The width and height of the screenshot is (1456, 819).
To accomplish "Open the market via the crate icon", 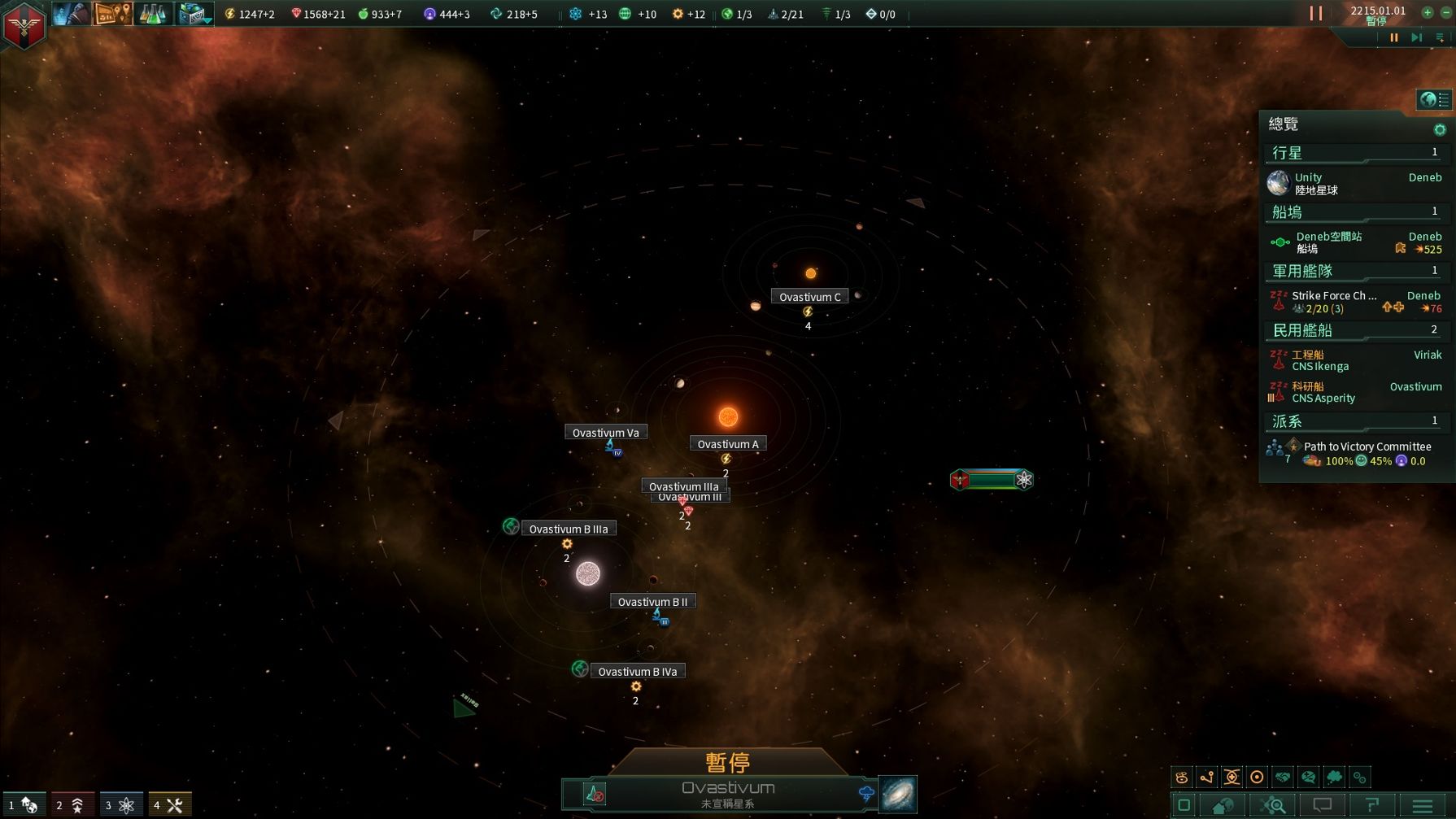I will pos(194,14).
